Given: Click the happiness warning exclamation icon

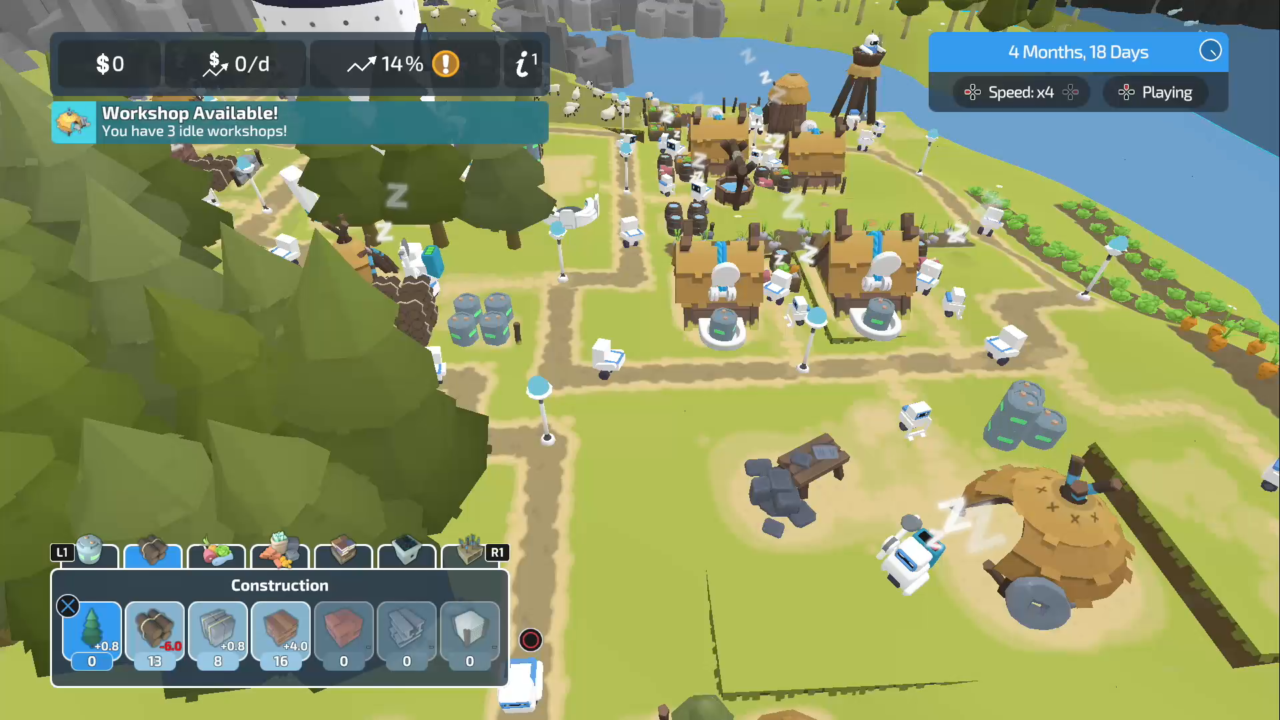Looking at the screenshot, I should click(x=445, y=64).
